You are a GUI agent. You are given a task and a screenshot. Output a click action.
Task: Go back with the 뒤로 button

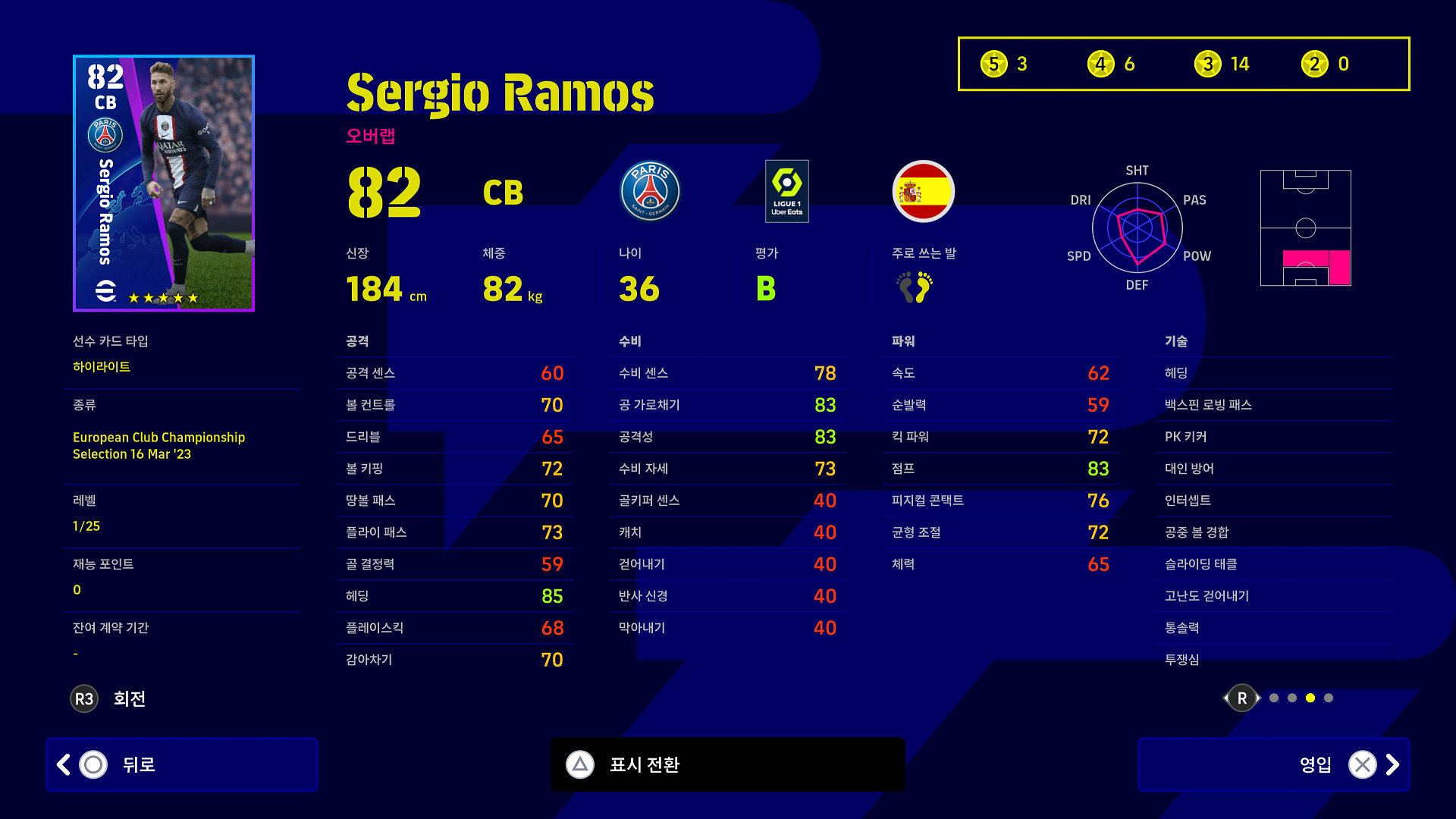(182, 764)
